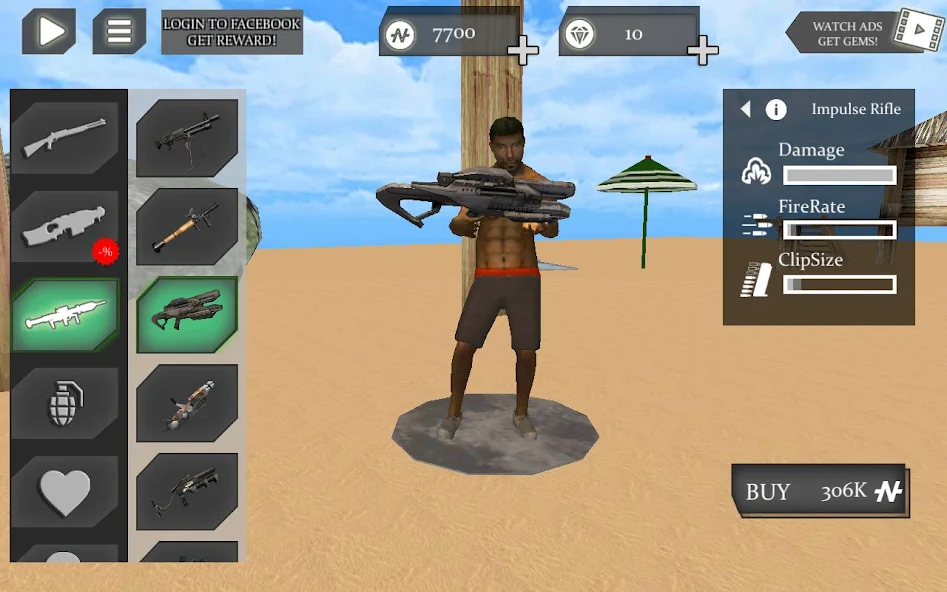Pick the orange-banded launcher weapon
Viewport: 947px width, 592px height.
pos(187,403)
